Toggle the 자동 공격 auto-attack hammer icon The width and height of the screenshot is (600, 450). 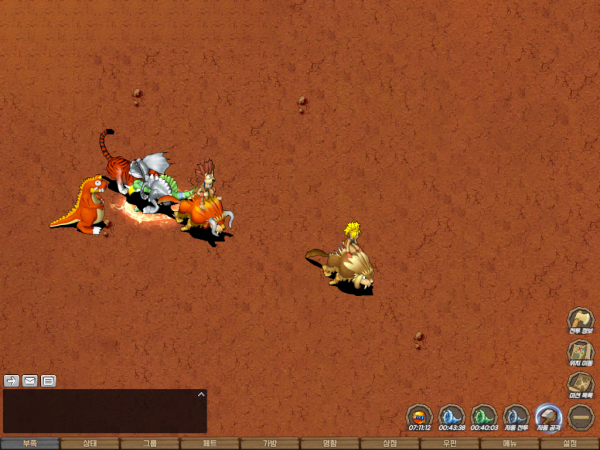pos(548,416)
